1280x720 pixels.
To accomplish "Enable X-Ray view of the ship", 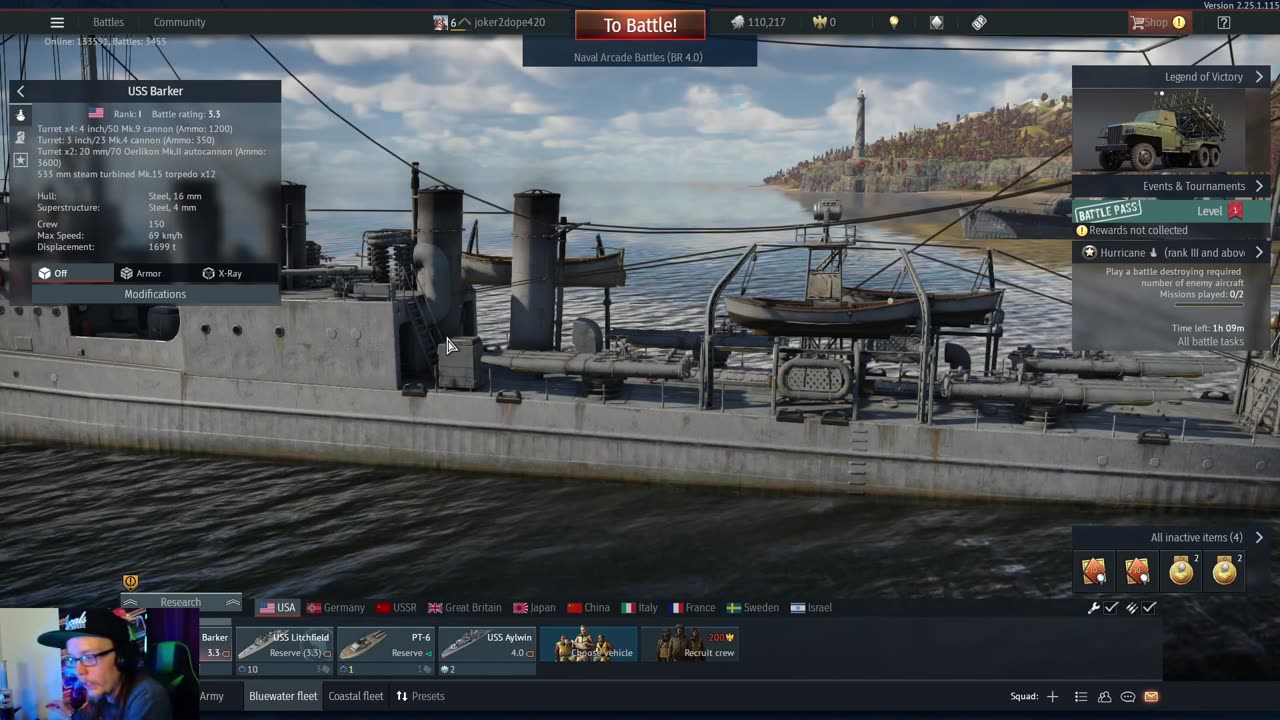I will click(222, 273).
